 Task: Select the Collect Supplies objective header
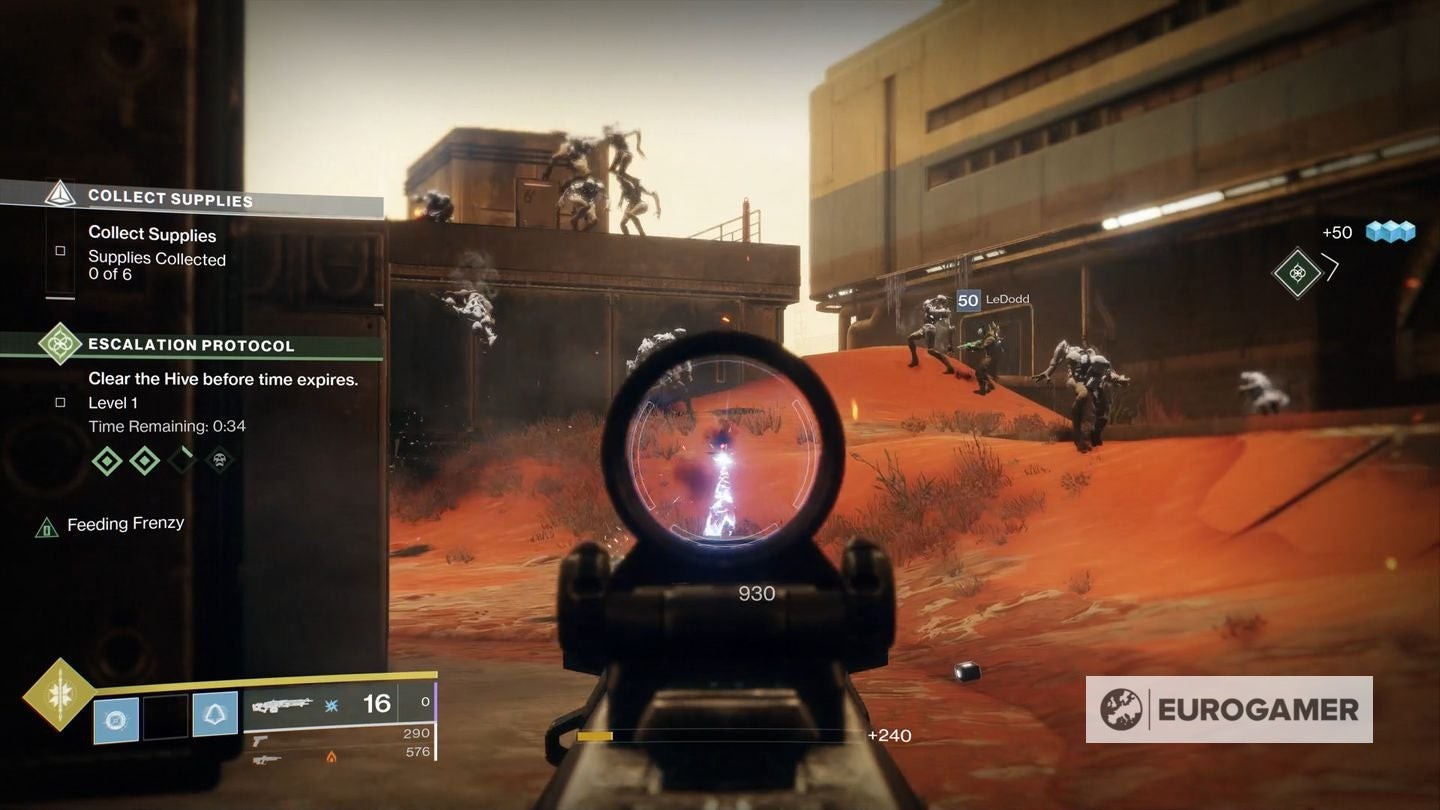[170, 198]
